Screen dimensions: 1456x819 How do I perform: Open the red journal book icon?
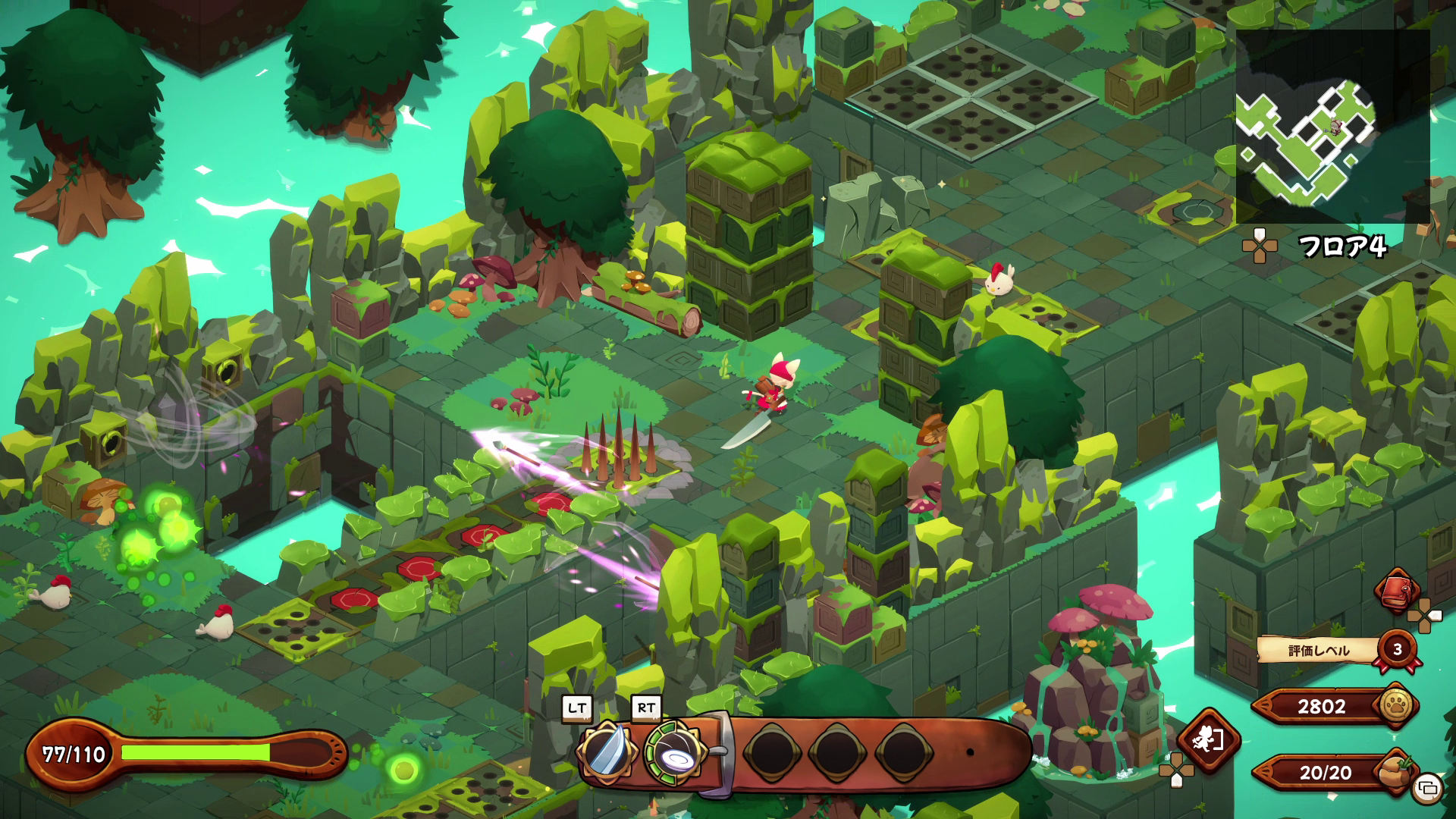click(1397, 591)
